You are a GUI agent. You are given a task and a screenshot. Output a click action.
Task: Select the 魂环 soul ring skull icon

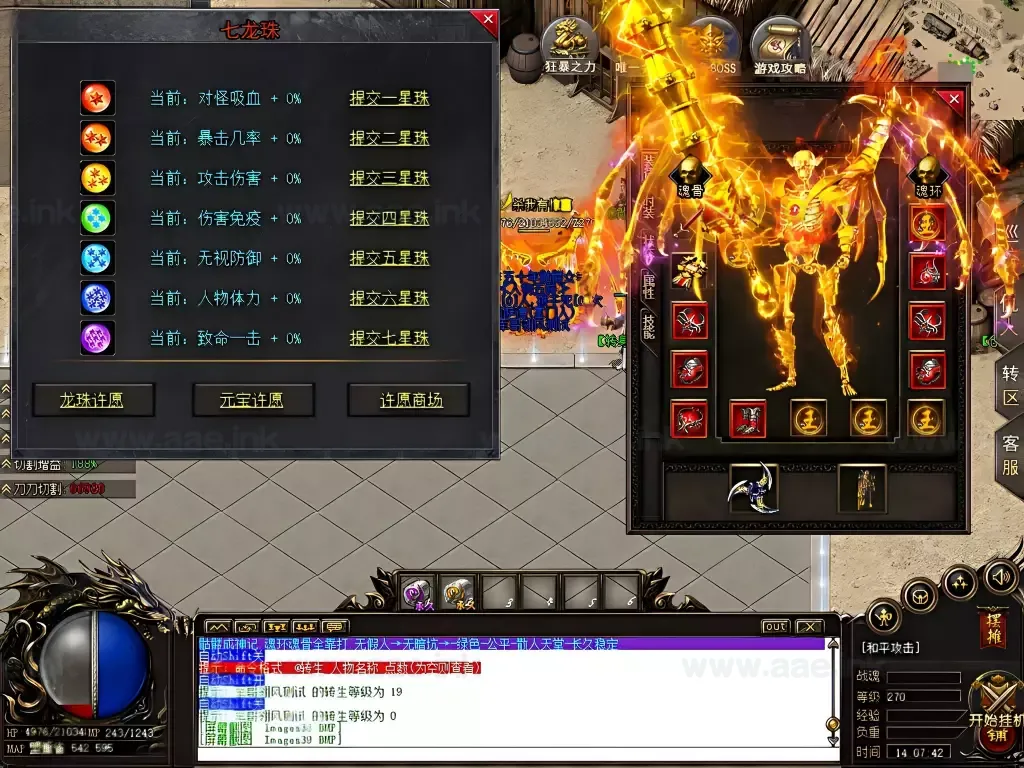pos(927,174)
